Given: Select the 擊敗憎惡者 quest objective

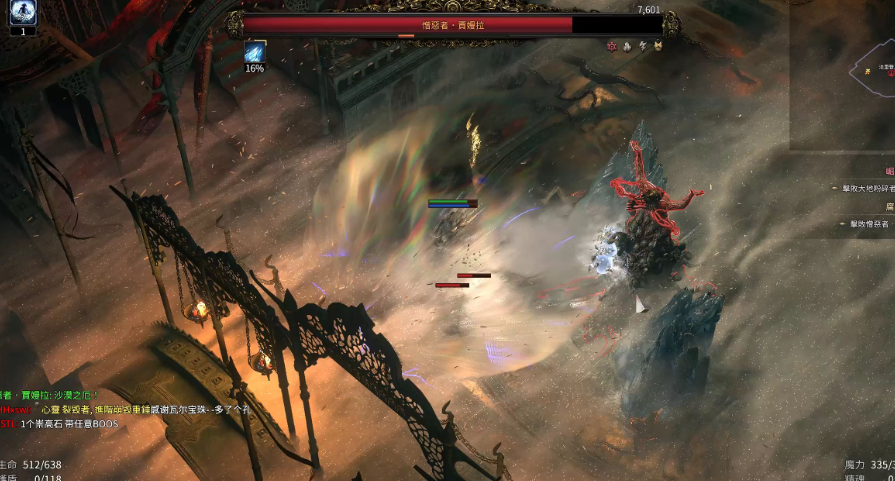Looking at the screenshot, I should (867, 224).
